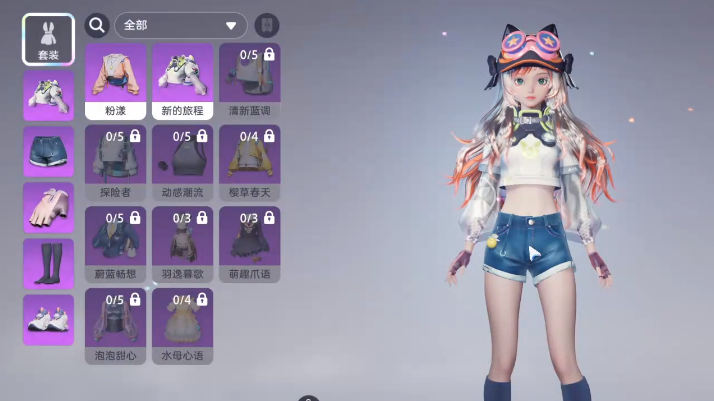
Task: Choose the locked 探险者 outfit
Action: click(116, 162)
